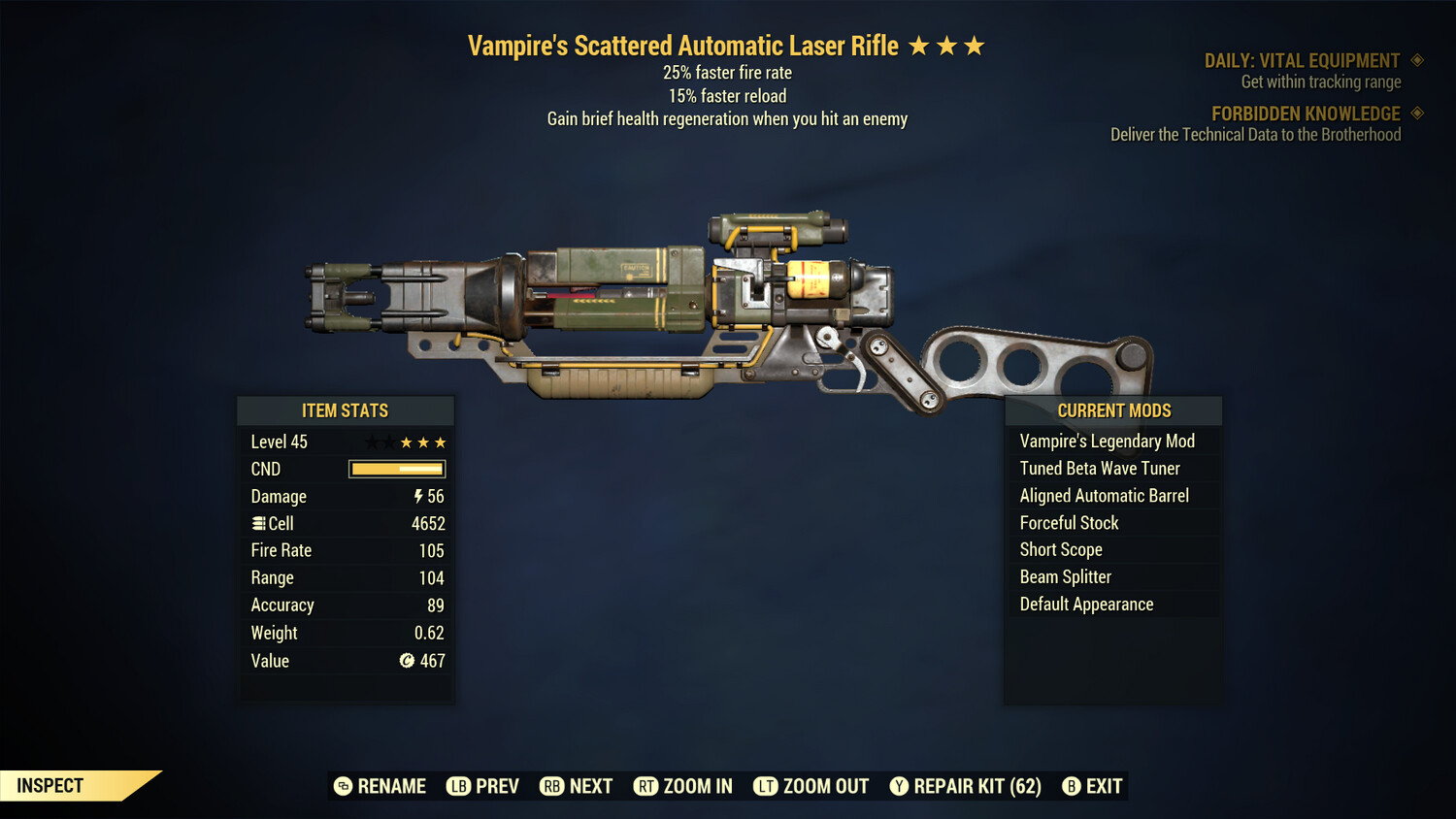Viewport: 1456px width, 819px height.
Task: Toggle the Forbidden Knowledge tracking diamond
Action: 1417,114
